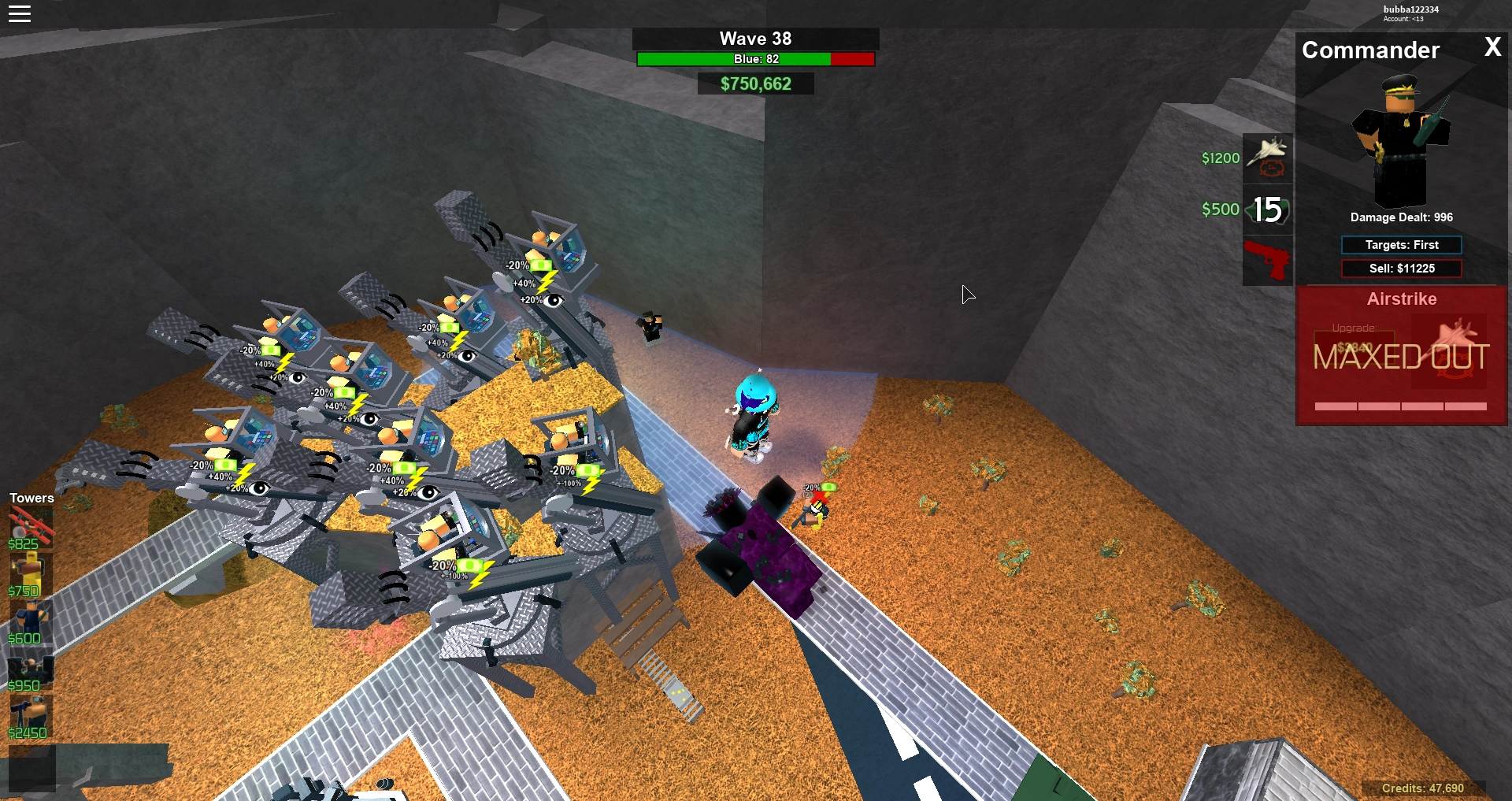1512x801 pixels.
Task: Expand the Towers sidebar list
Action: click(31, 498)
